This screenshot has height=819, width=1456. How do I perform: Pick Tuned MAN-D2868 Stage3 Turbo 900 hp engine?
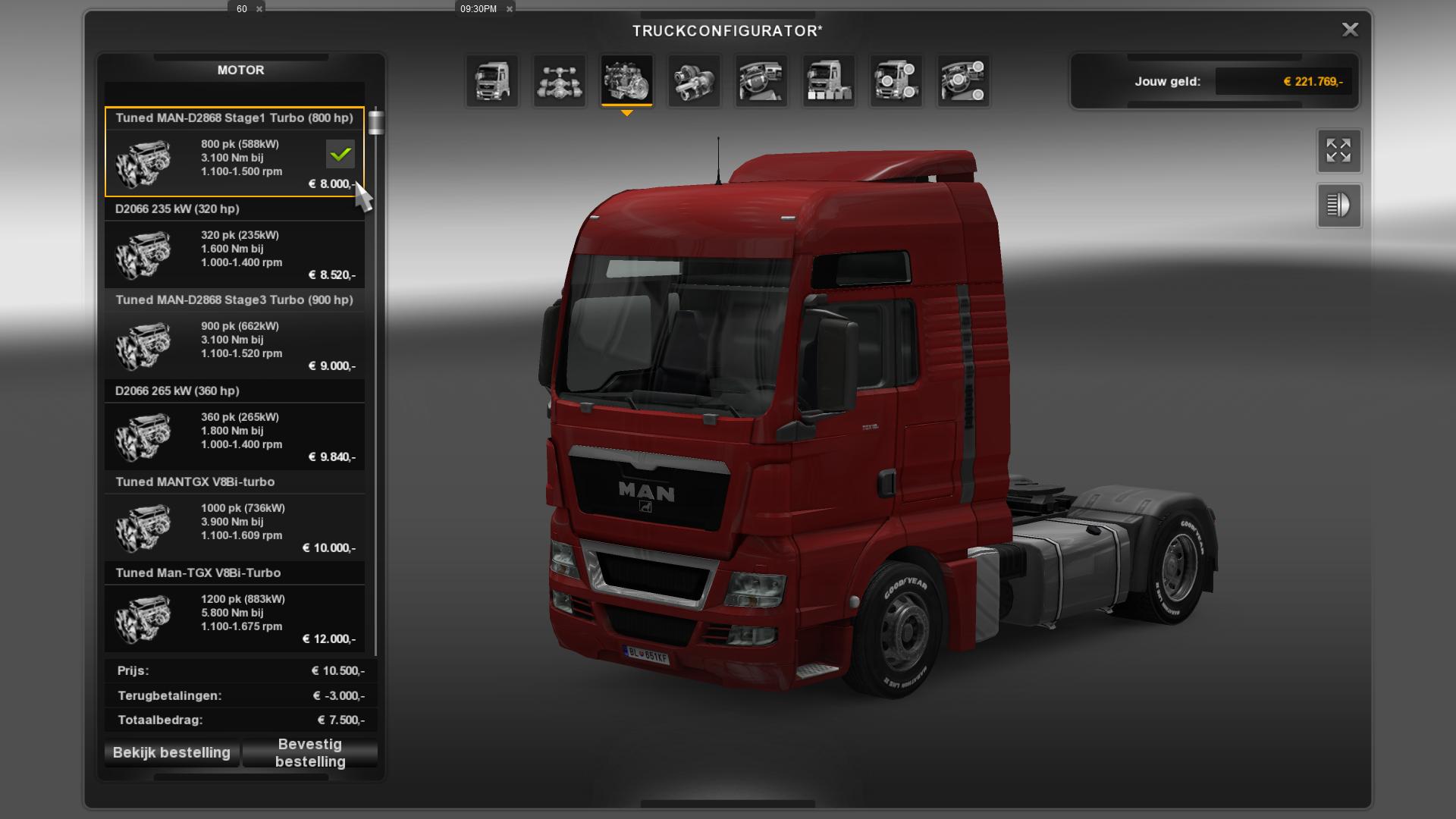point(234,335)
